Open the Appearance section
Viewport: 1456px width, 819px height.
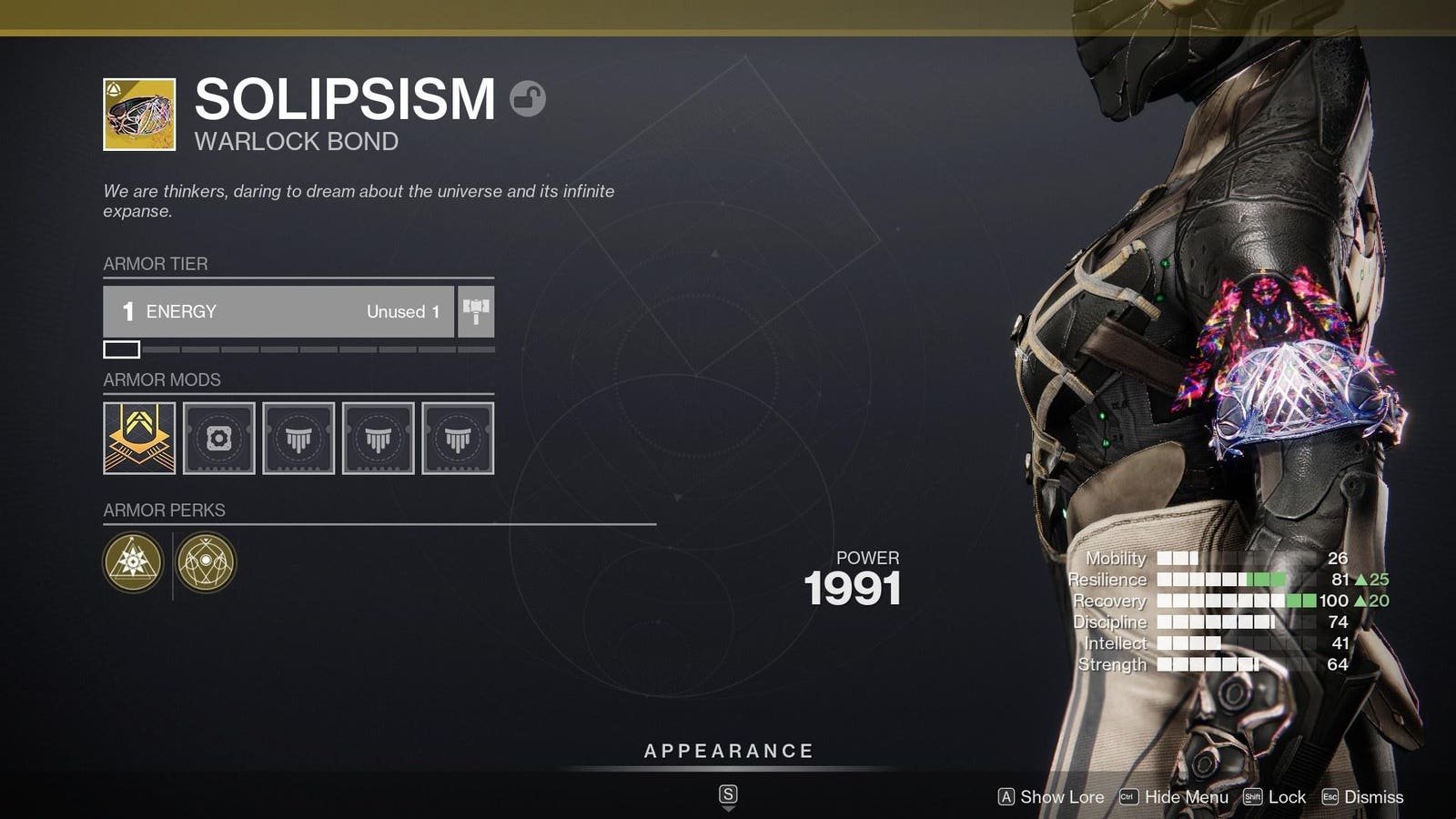click(x=728, y=752)
